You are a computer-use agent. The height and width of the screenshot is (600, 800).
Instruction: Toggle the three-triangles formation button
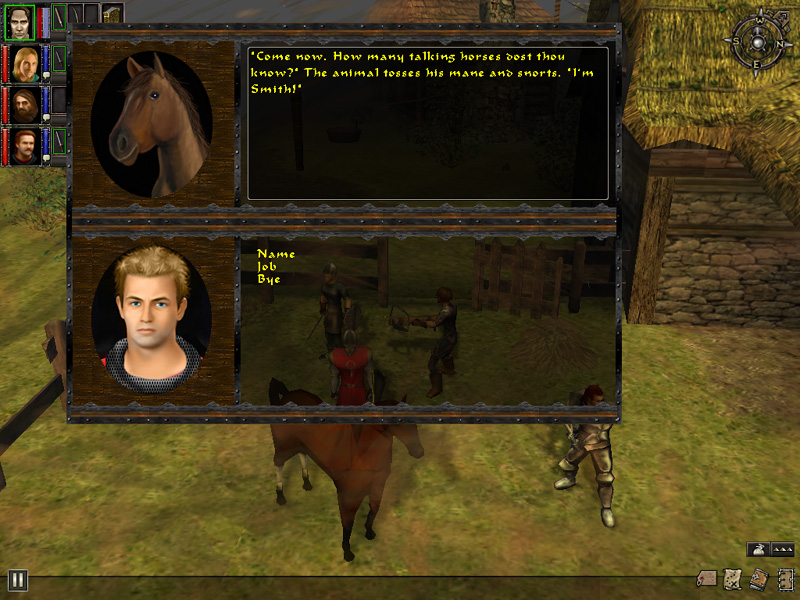[x=784, y=549]
